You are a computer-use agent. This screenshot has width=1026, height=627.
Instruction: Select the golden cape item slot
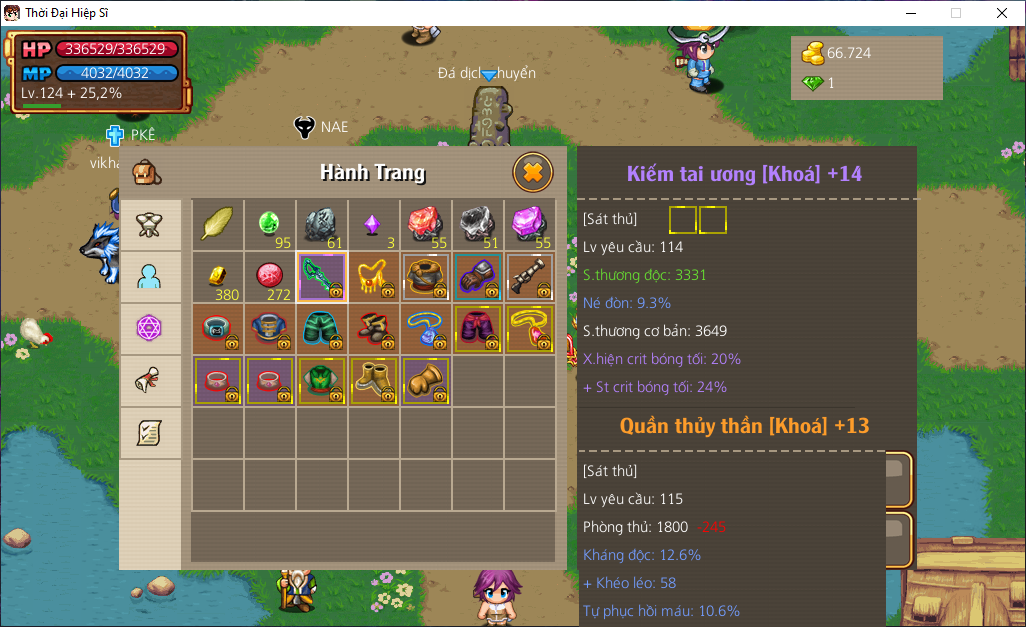tap(374, 277)
